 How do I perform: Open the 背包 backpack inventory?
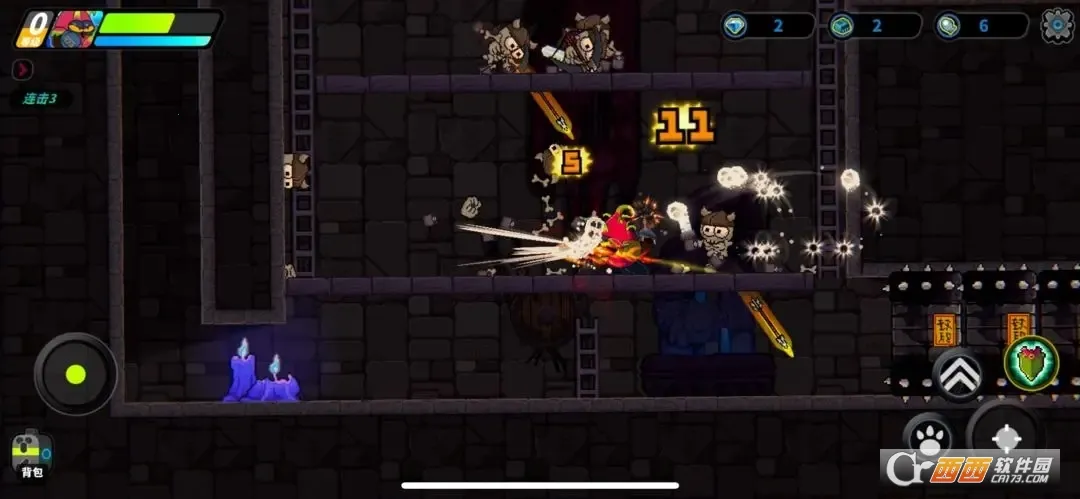point(32,455)
